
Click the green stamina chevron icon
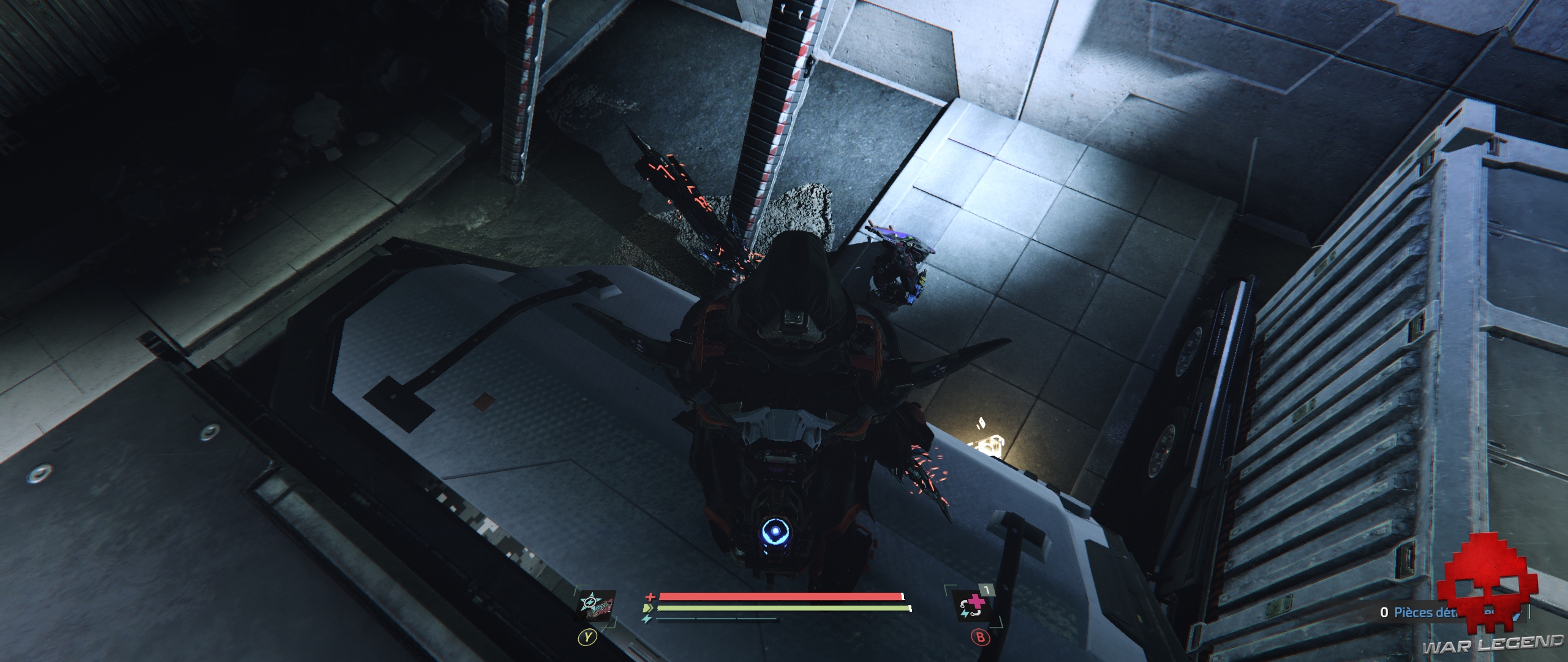coord(648,608)
